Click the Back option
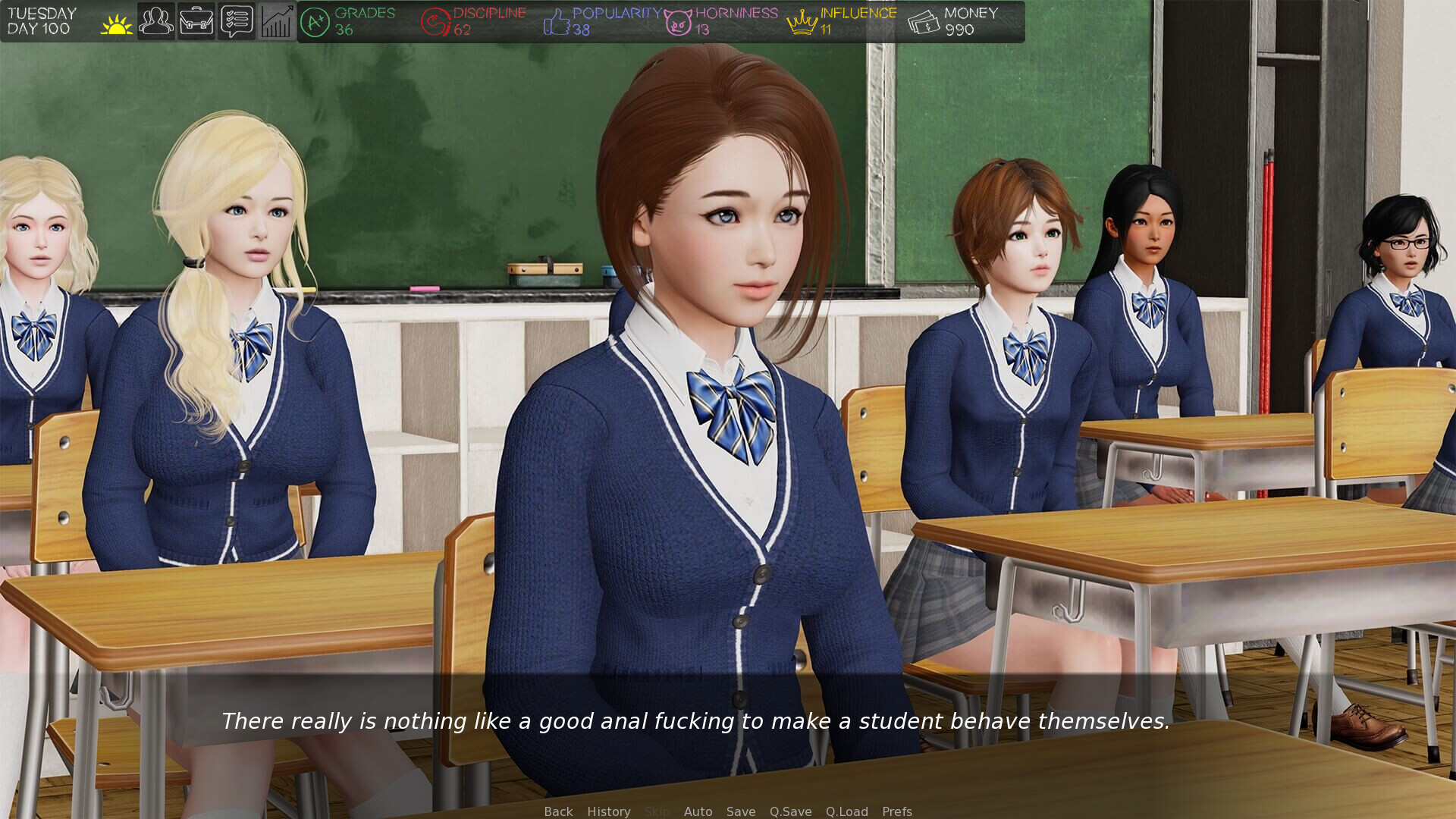The image size is (1456, 819). tap(557, 811)
